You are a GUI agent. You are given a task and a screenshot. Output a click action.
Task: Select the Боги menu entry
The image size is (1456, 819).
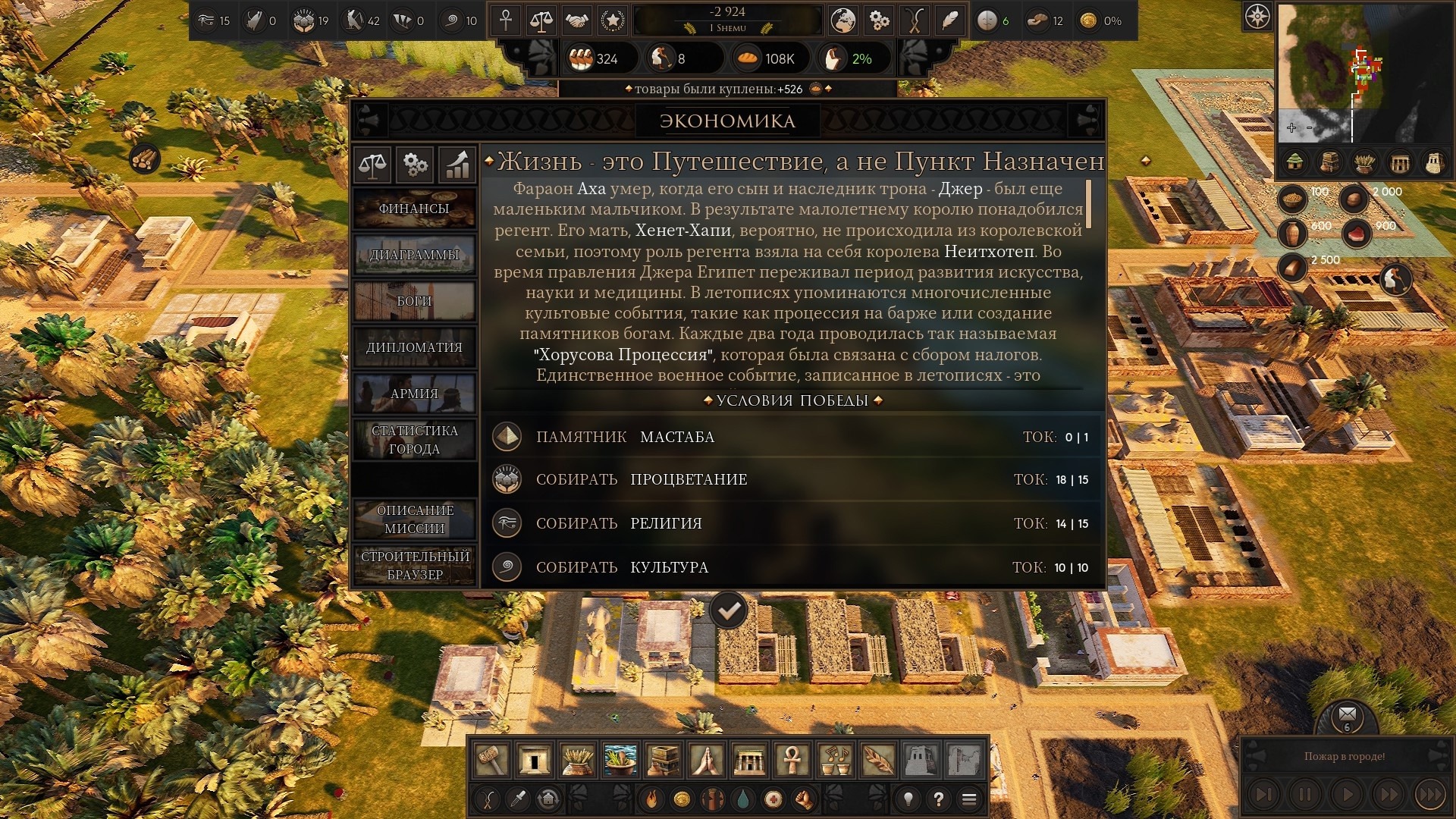pyautogui.click(x=414, y=301)
